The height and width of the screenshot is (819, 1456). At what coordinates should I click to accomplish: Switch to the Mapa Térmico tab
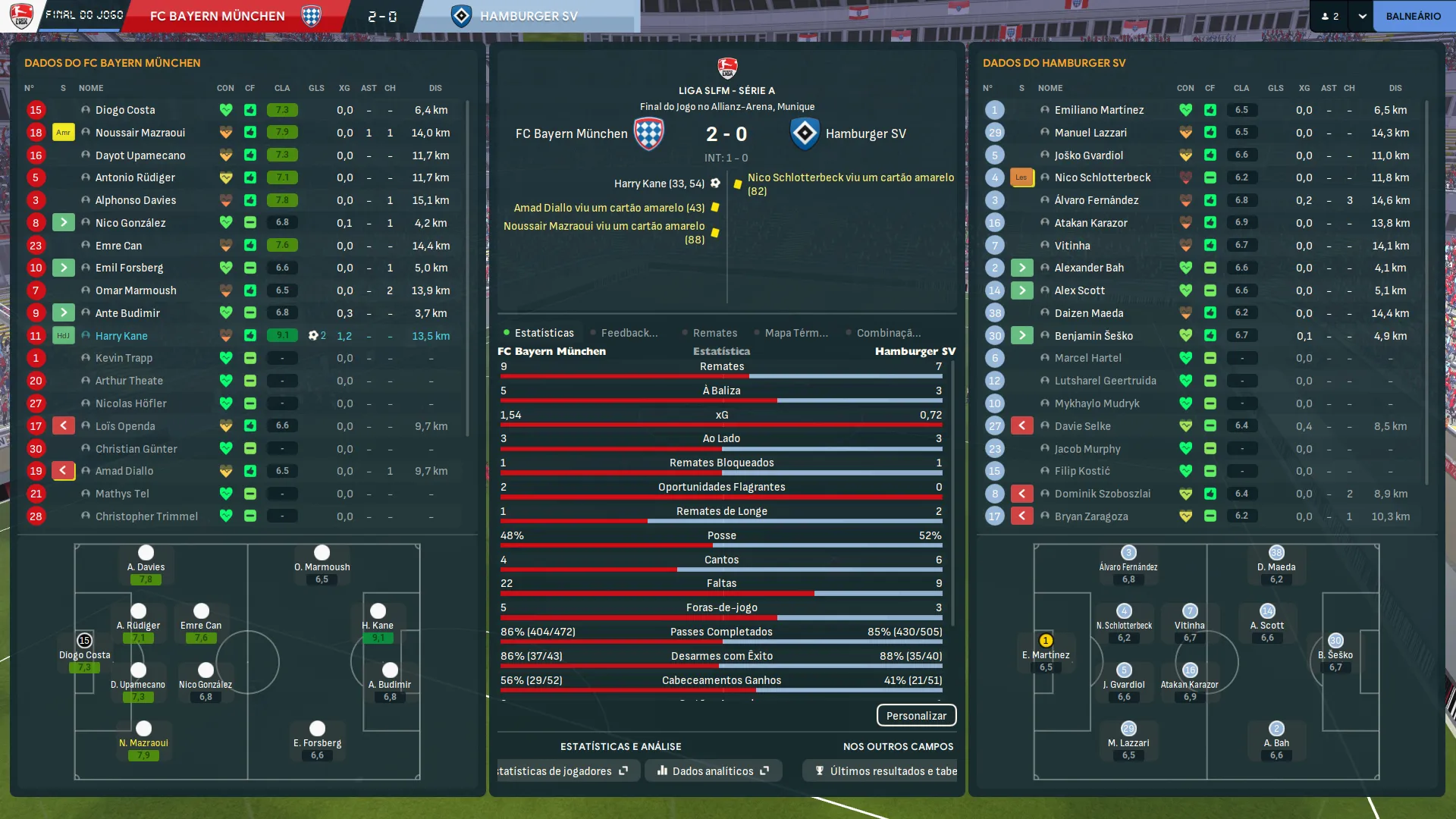coord(795,333)
